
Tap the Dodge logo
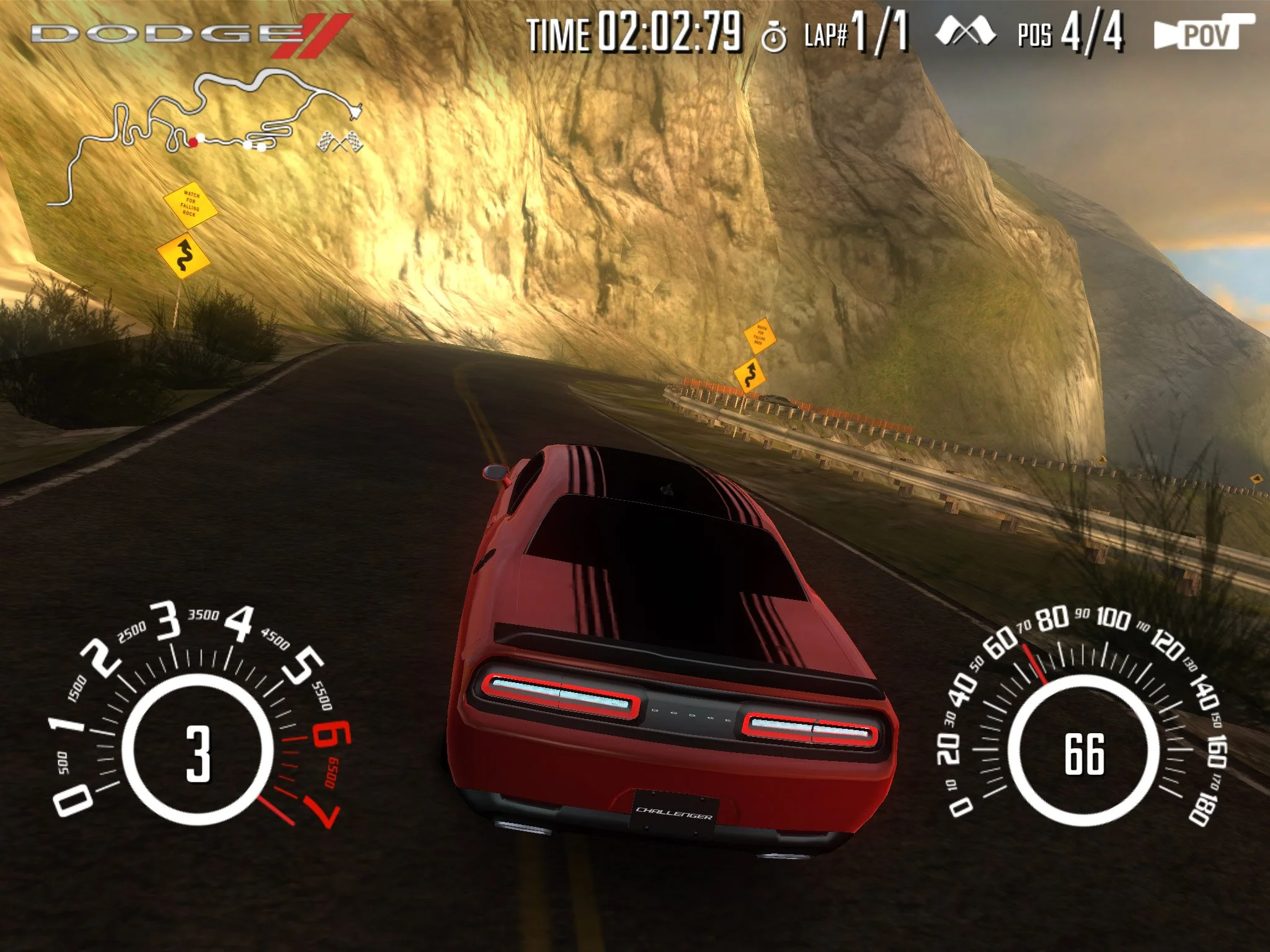(x=189, y=34)
